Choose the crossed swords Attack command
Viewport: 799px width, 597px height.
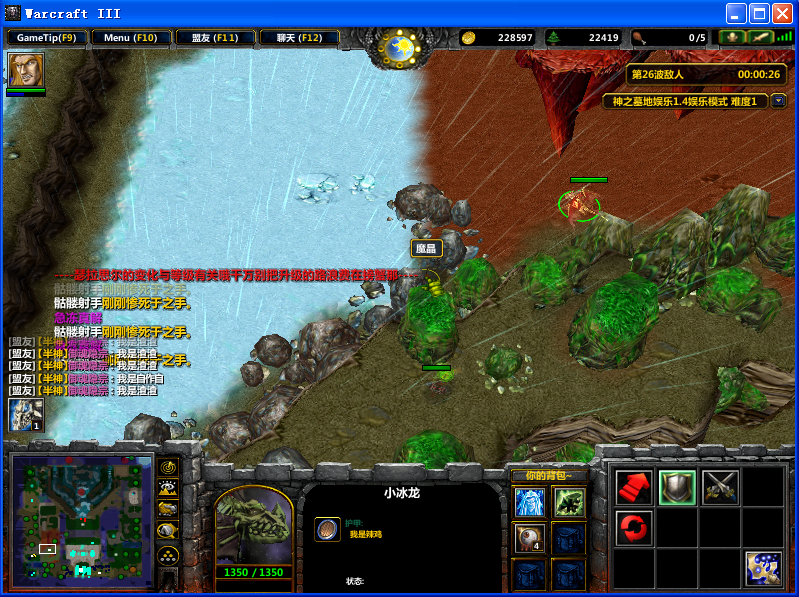pyautogui.click(x=720, y=487)
